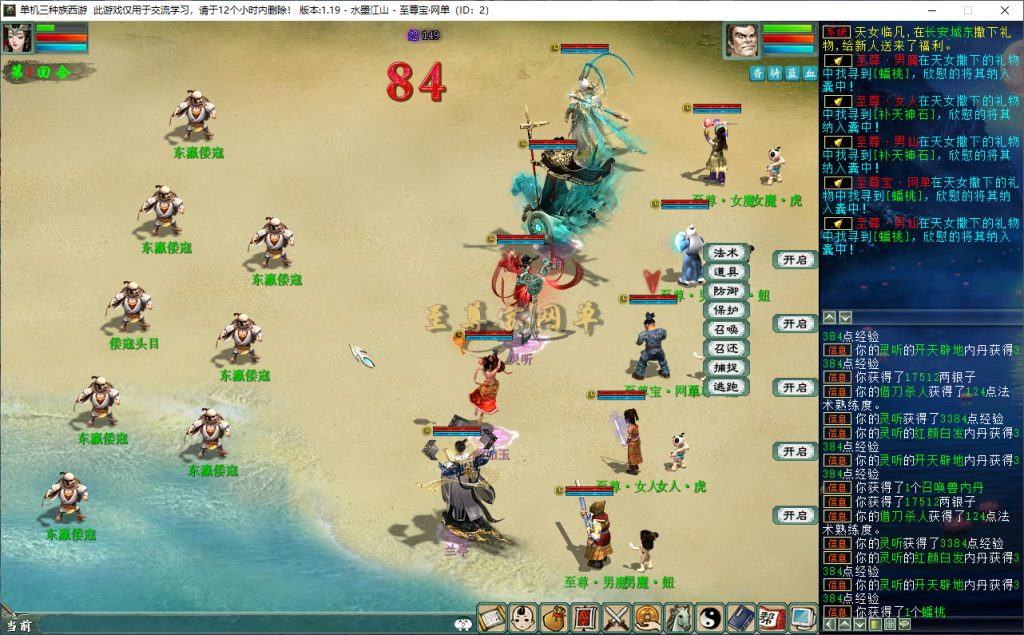Viewport: 1024px width, 635px height.
Task: Click the 骑 mount button
Action: point(775,73)
